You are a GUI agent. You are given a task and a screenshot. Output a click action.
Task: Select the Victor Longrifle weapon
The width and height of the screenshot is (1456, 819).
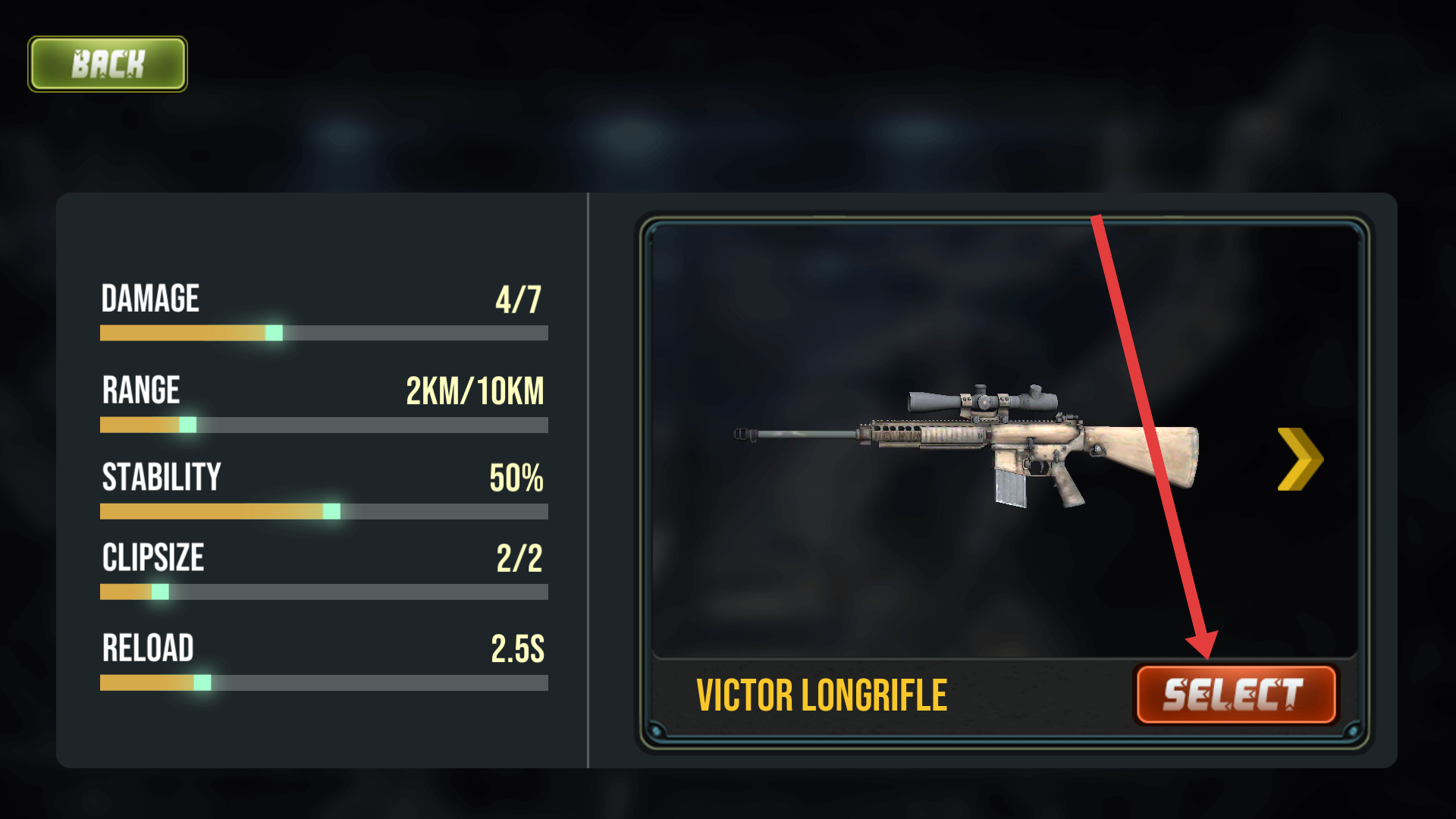coord(1235,695)
